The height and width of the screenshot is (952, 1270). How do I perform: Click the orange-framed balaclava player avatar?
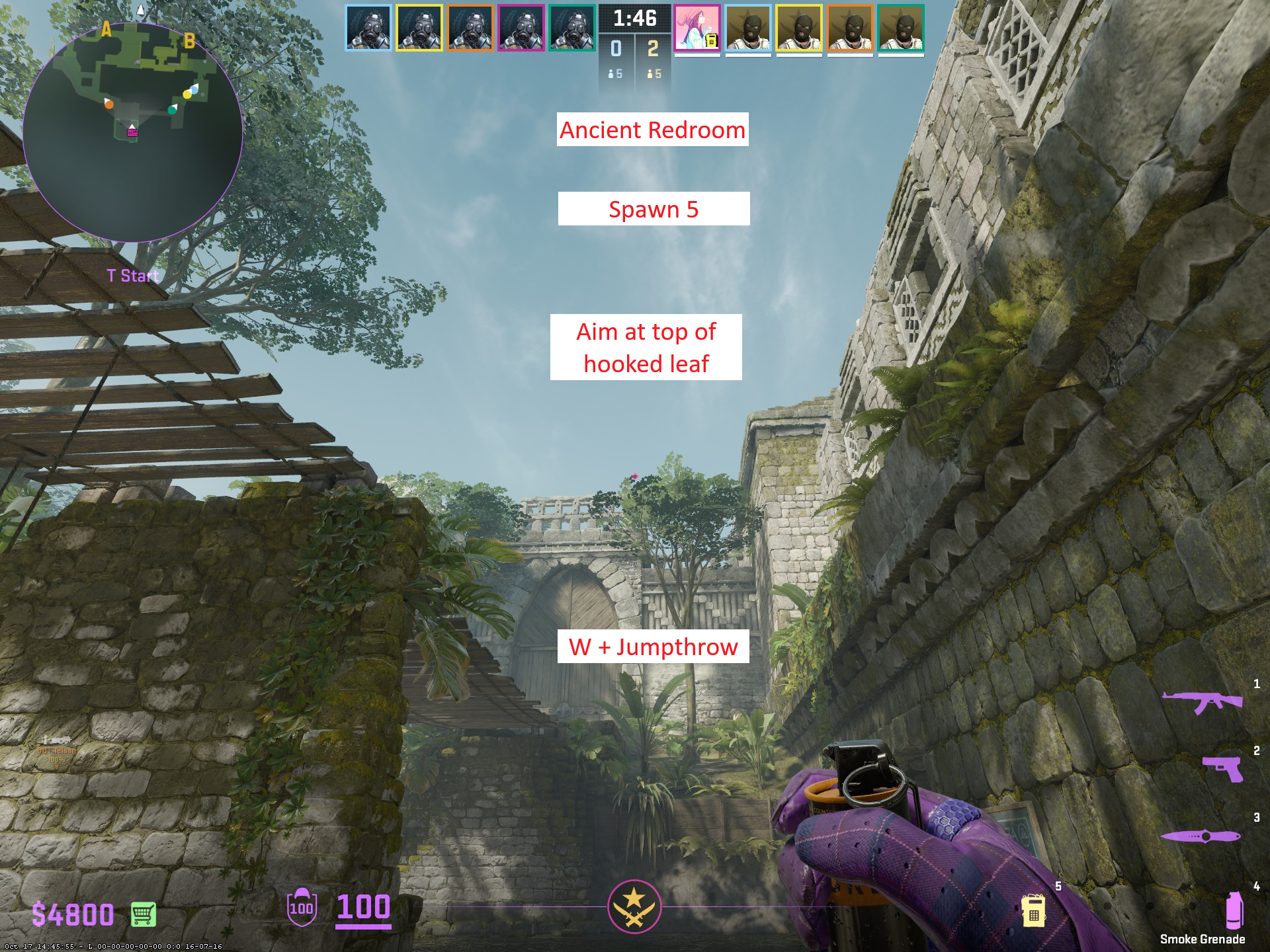click(850, 28)
